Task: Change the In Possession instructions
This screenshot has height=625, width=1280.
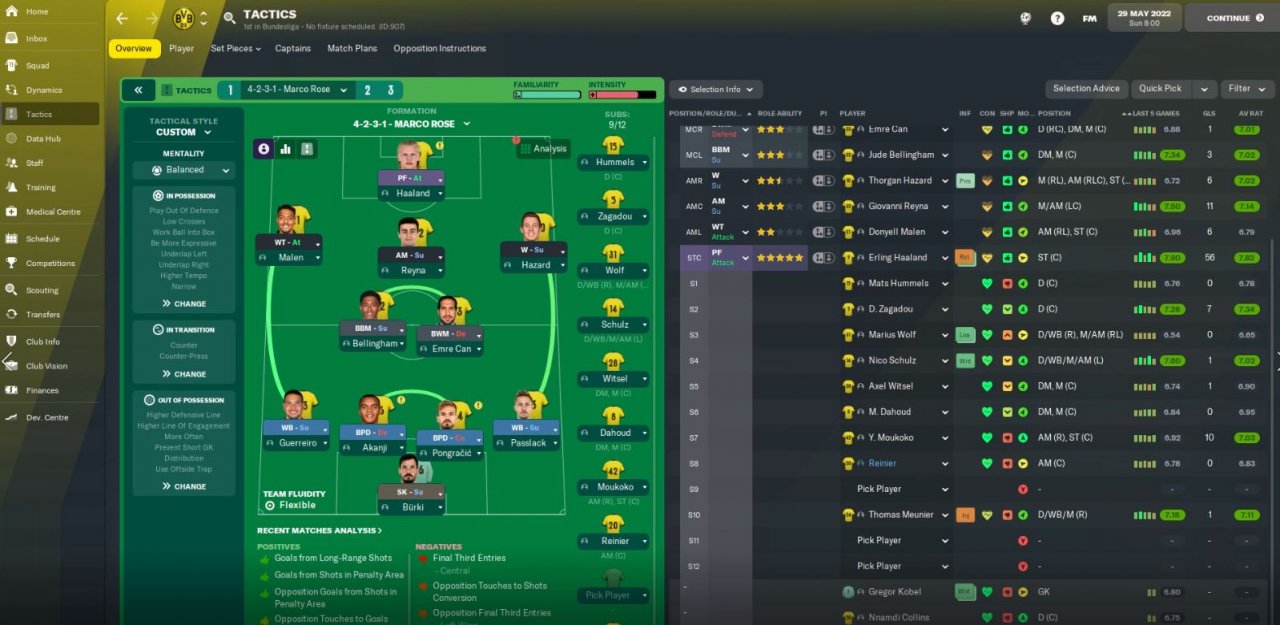Action: [x=184, y=303]
